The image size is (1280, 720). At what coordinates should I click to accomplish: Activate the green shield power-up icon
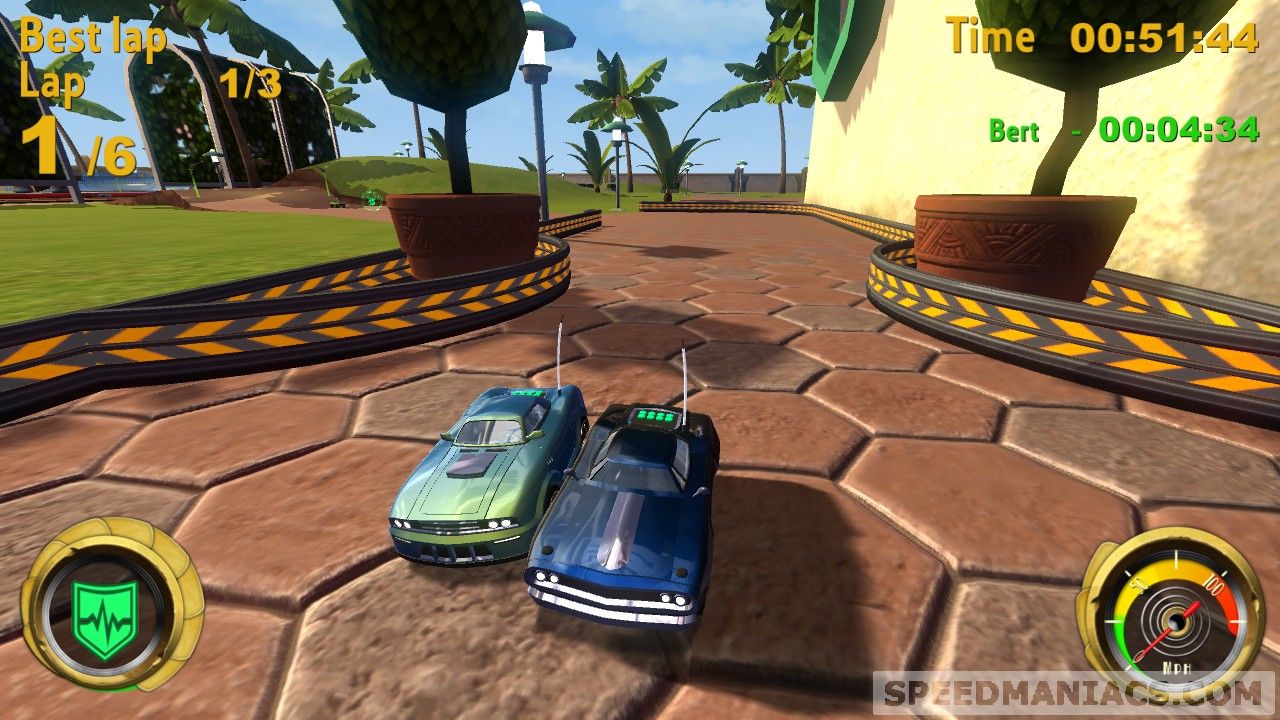pos(104,618)
